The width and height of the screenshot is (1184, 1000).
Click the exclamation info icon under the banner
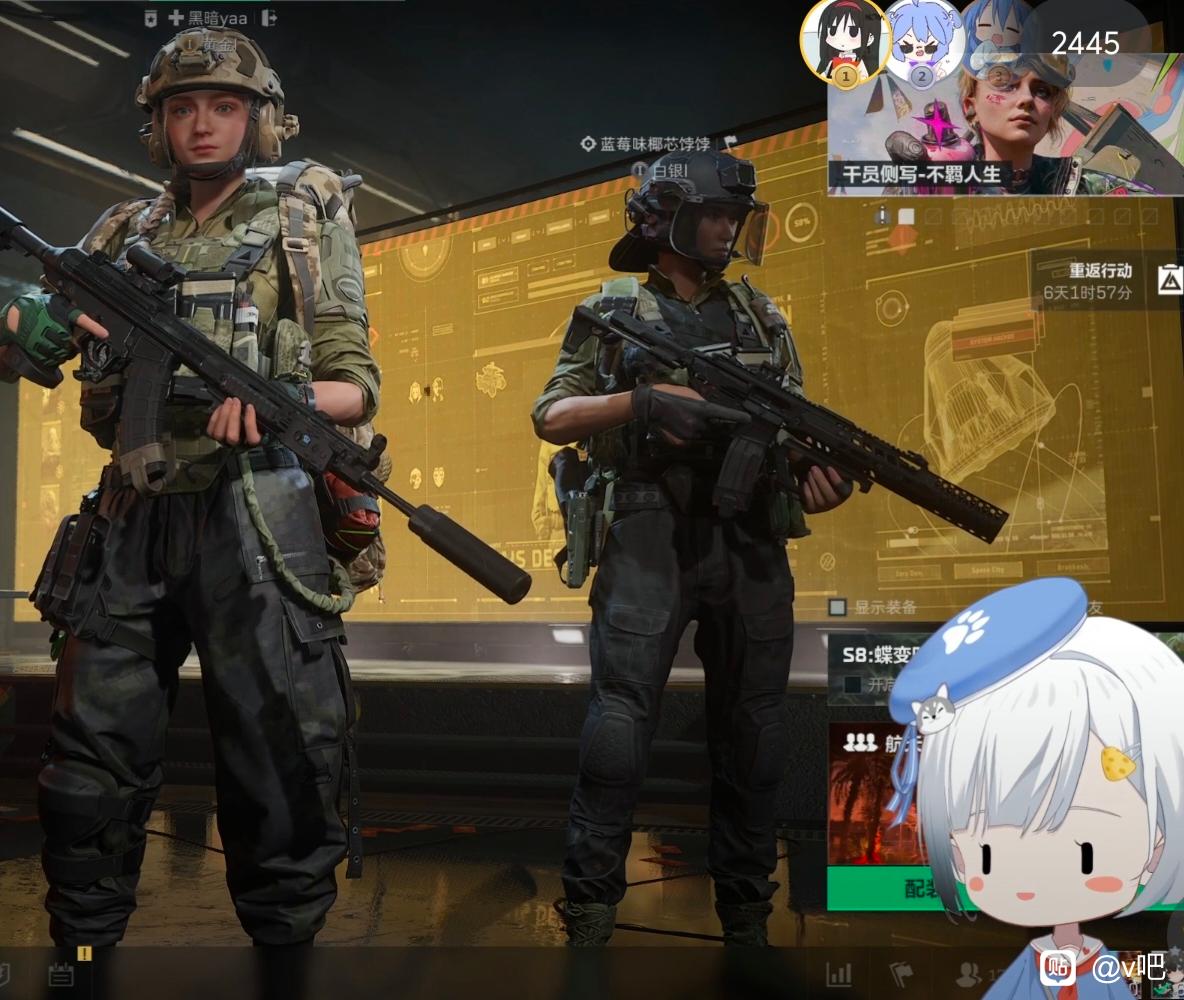(881, 216)
